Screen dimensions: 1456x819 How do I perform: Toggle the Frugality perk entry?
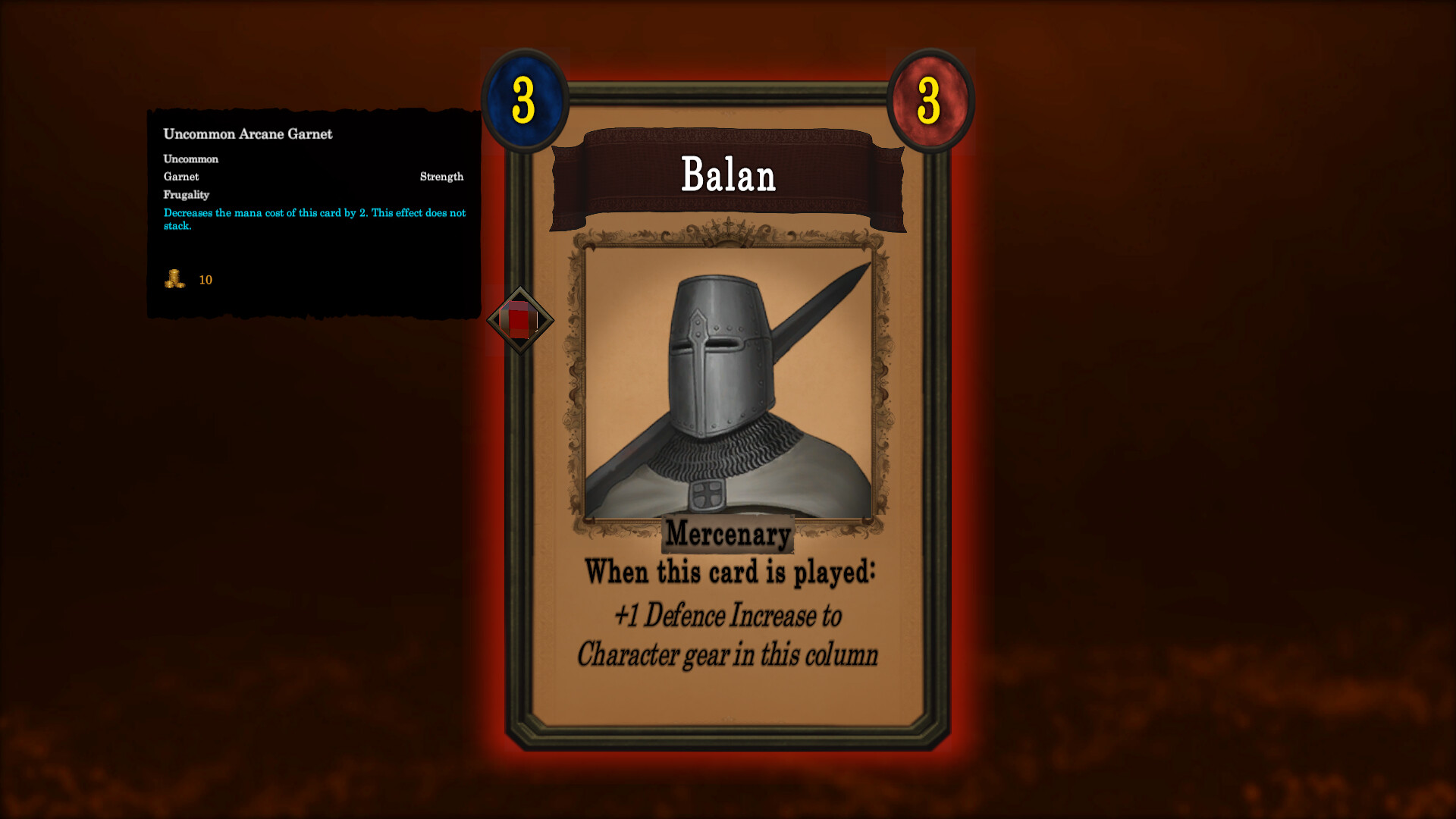(187, 194)
